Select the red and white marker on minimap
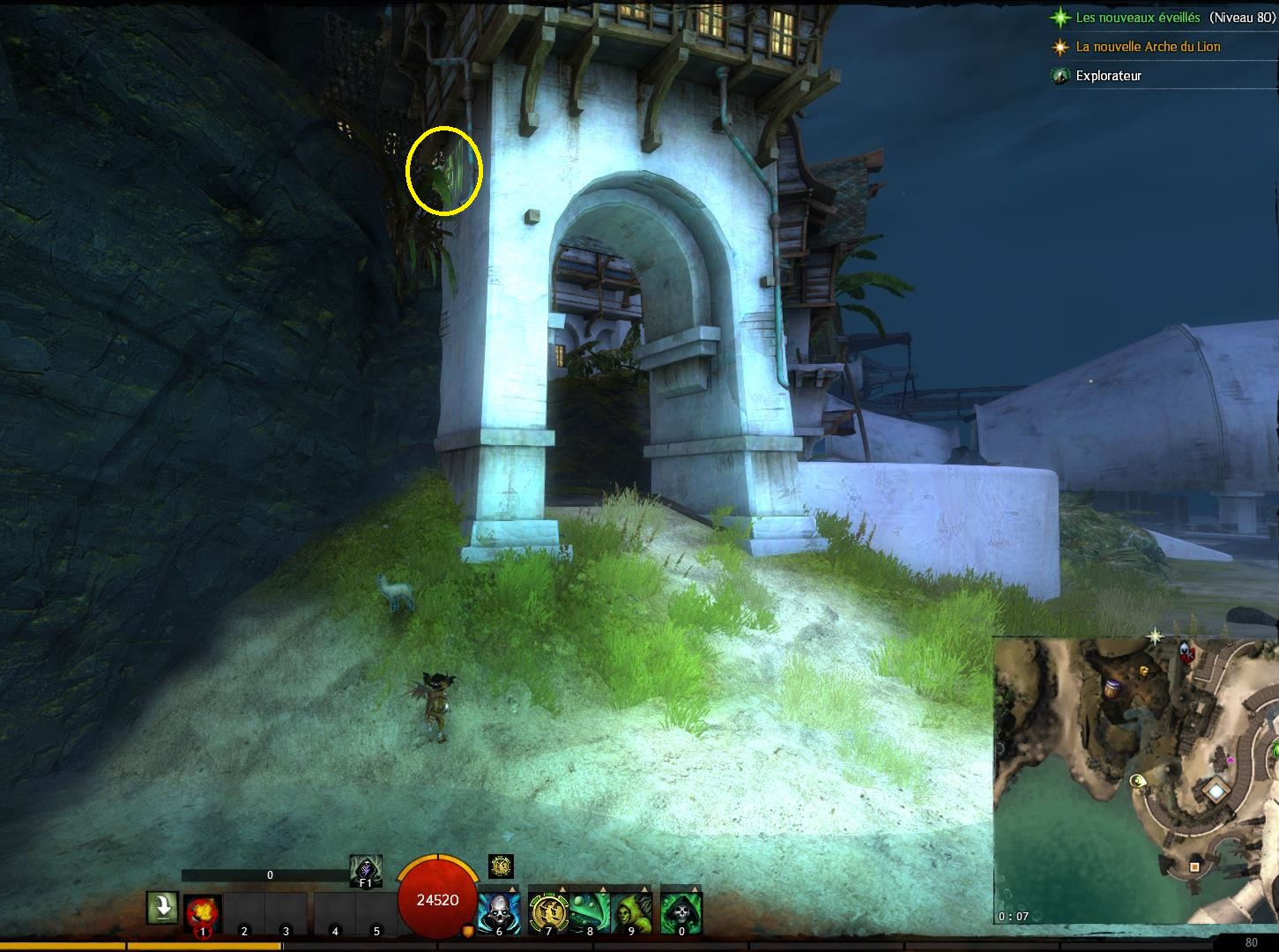 (x=1186, y=651)
